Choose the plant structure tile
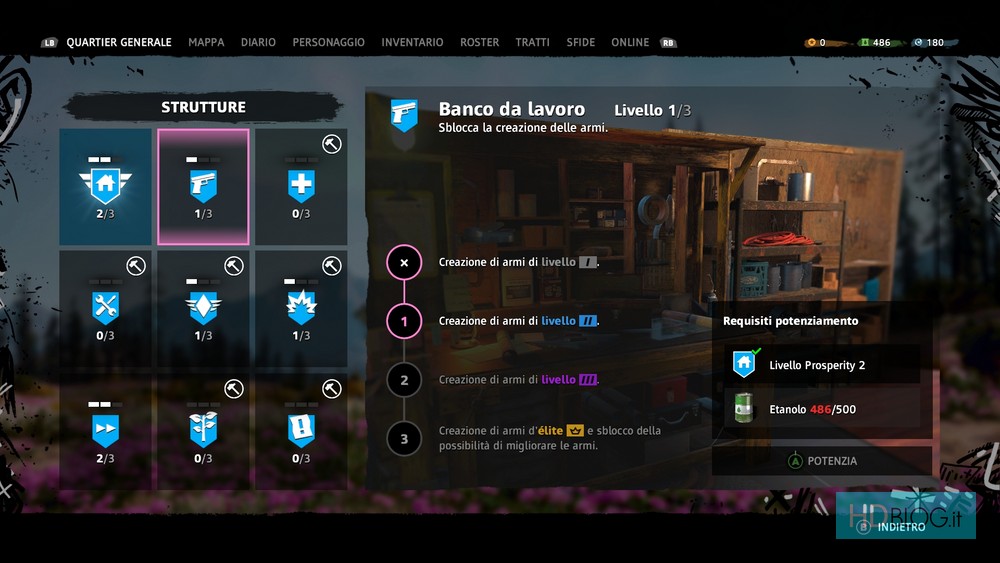The height and width of the screenshot is (563, 1000). pos(203,431)
